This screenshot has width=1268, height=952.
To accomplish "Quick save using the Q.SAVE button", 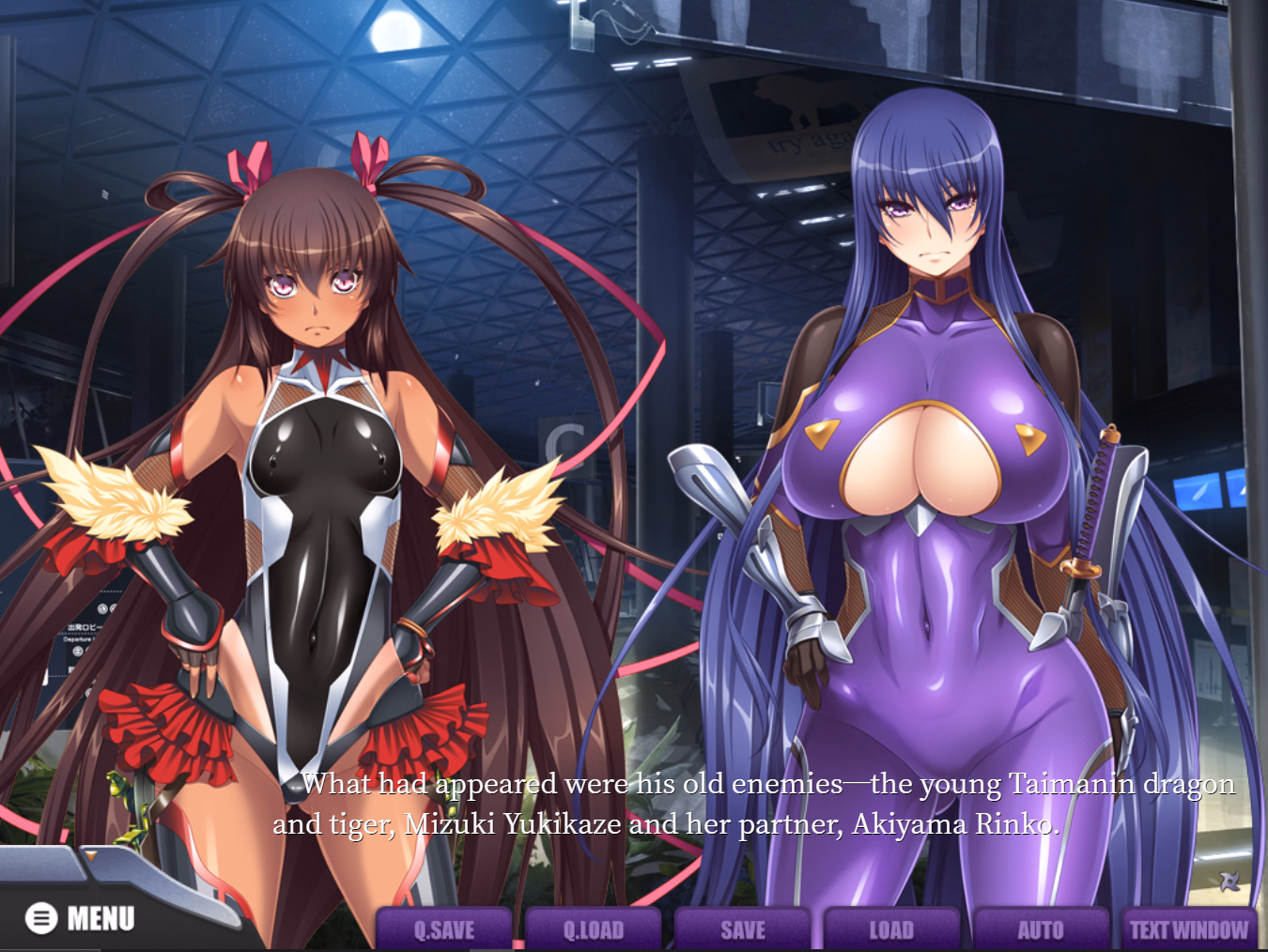I will click(443, 929).
